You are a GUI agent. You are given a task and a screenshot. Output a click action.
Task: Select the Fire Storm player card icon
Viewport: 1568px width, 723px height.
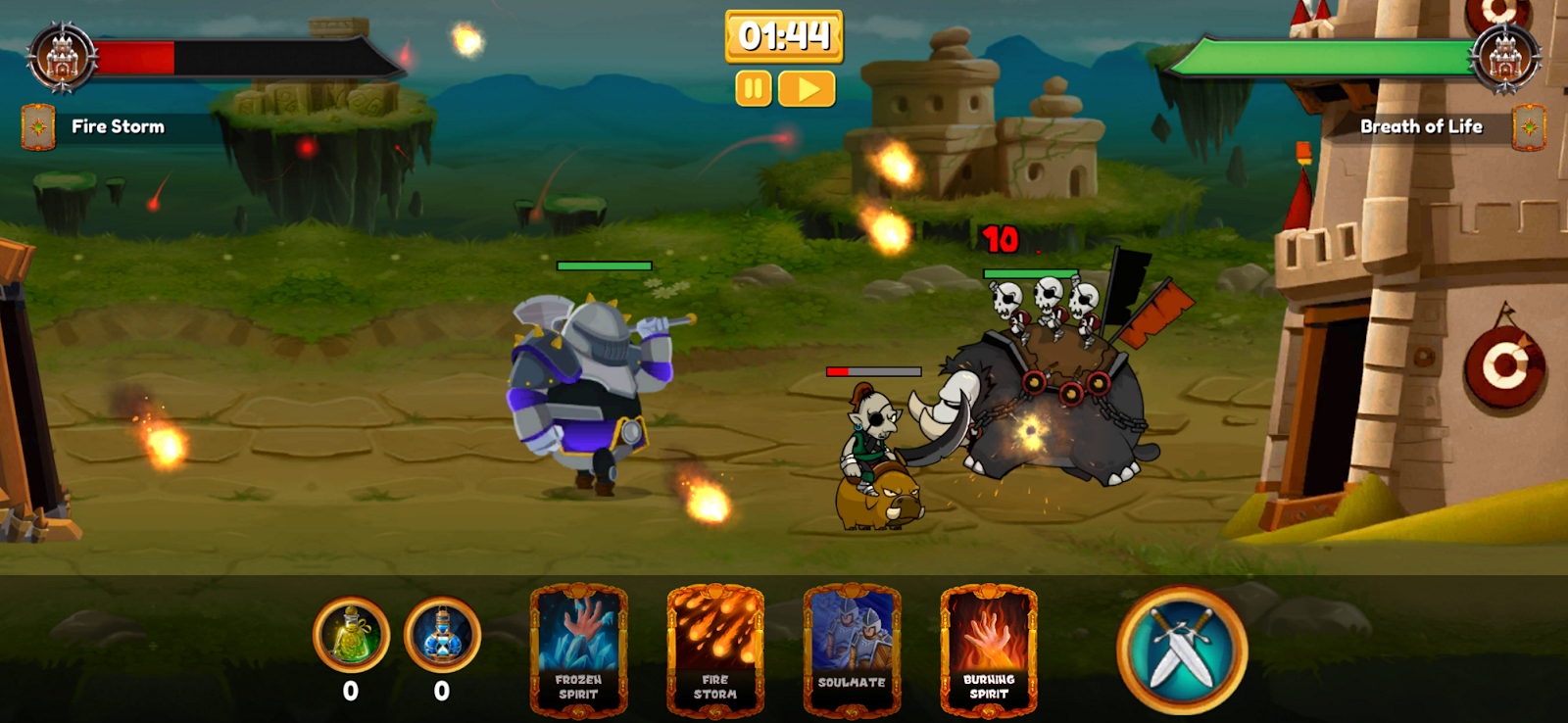[x=38, y=127]
